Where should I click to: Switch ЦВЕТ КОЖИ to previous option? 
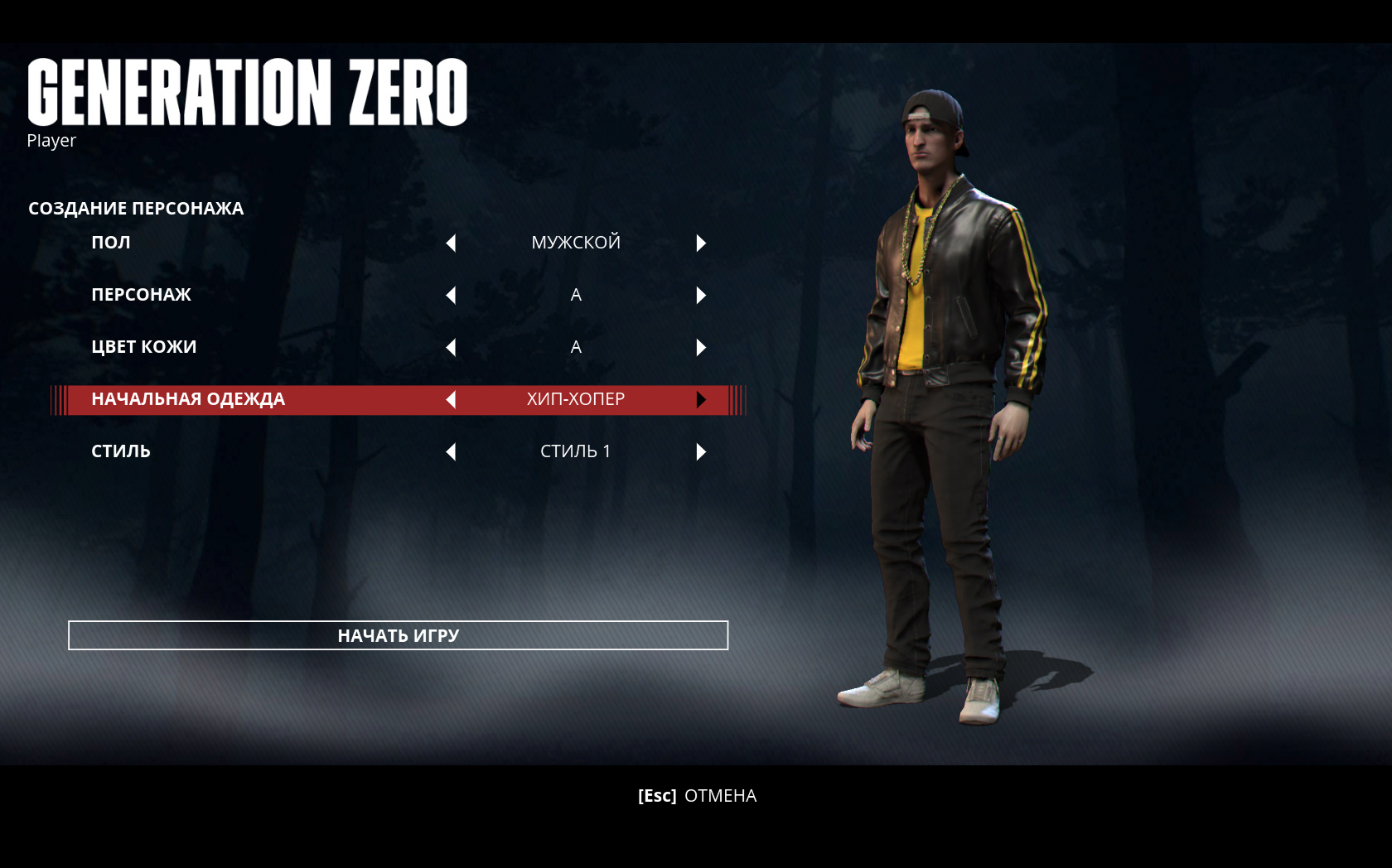(x=451, y=347)
